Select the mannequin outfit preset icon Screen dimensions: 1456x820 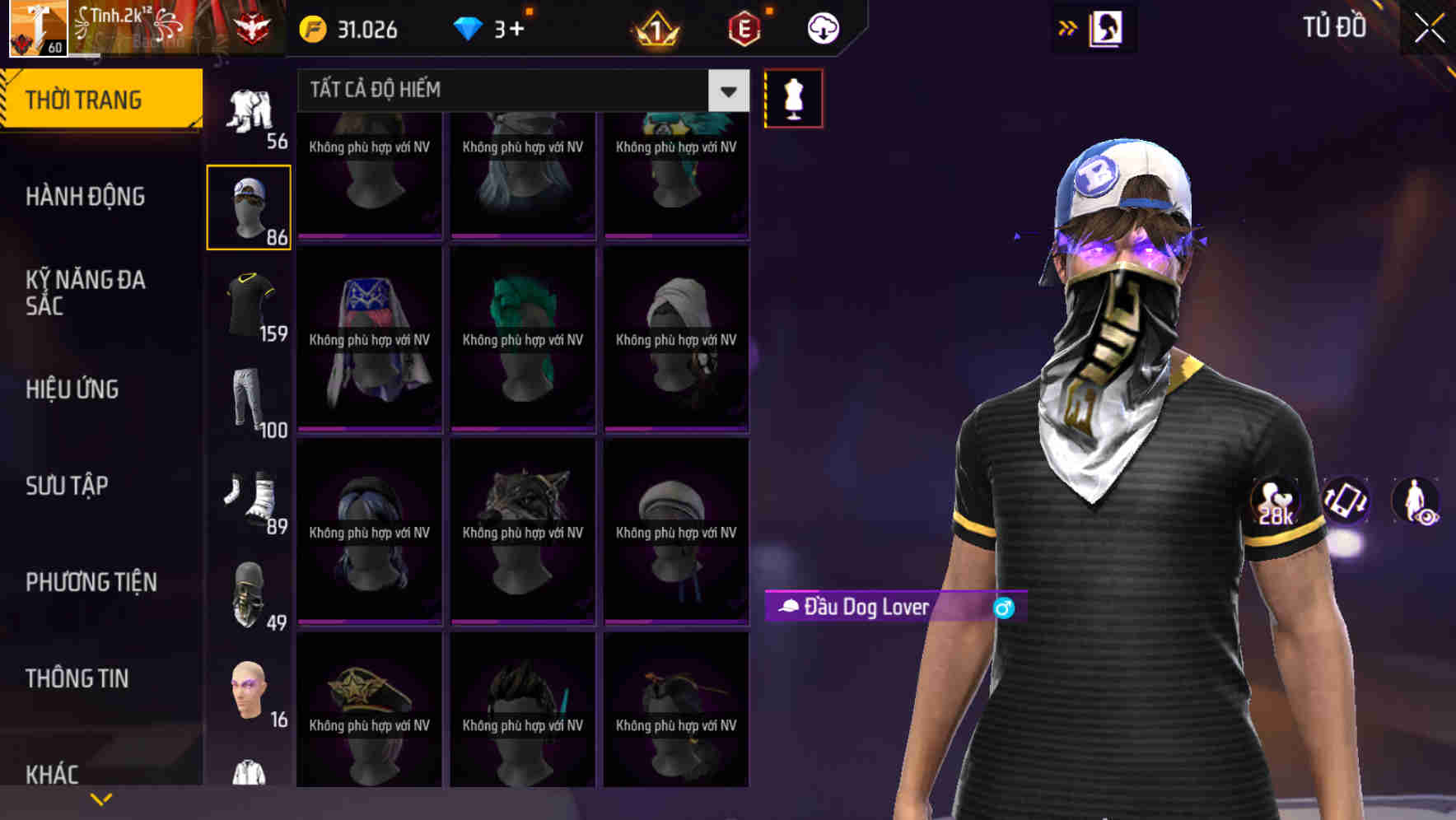click(x=793, y=96)
